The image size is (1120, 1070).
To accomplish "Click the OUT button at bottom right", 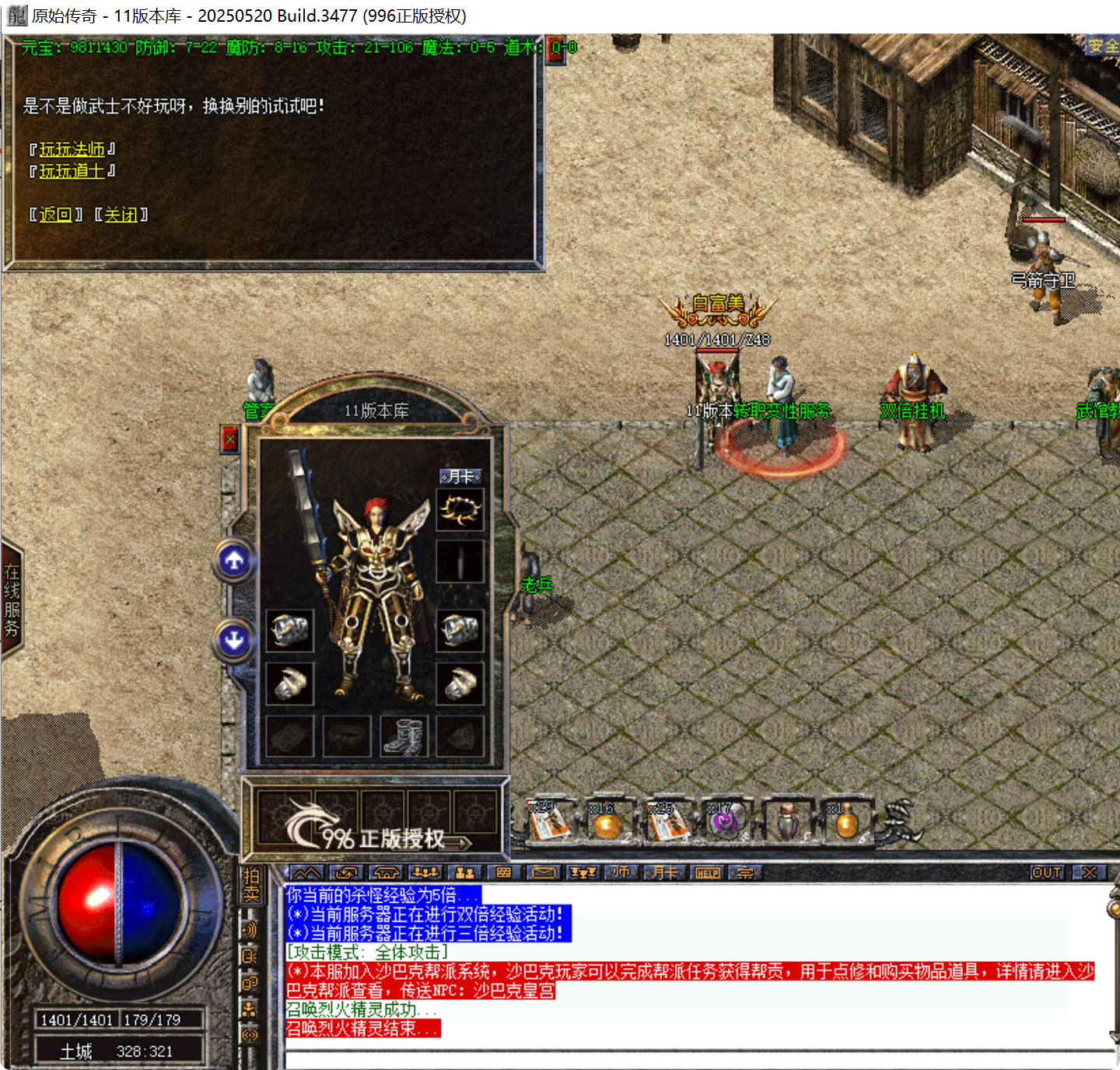I will click(1046, 872).
